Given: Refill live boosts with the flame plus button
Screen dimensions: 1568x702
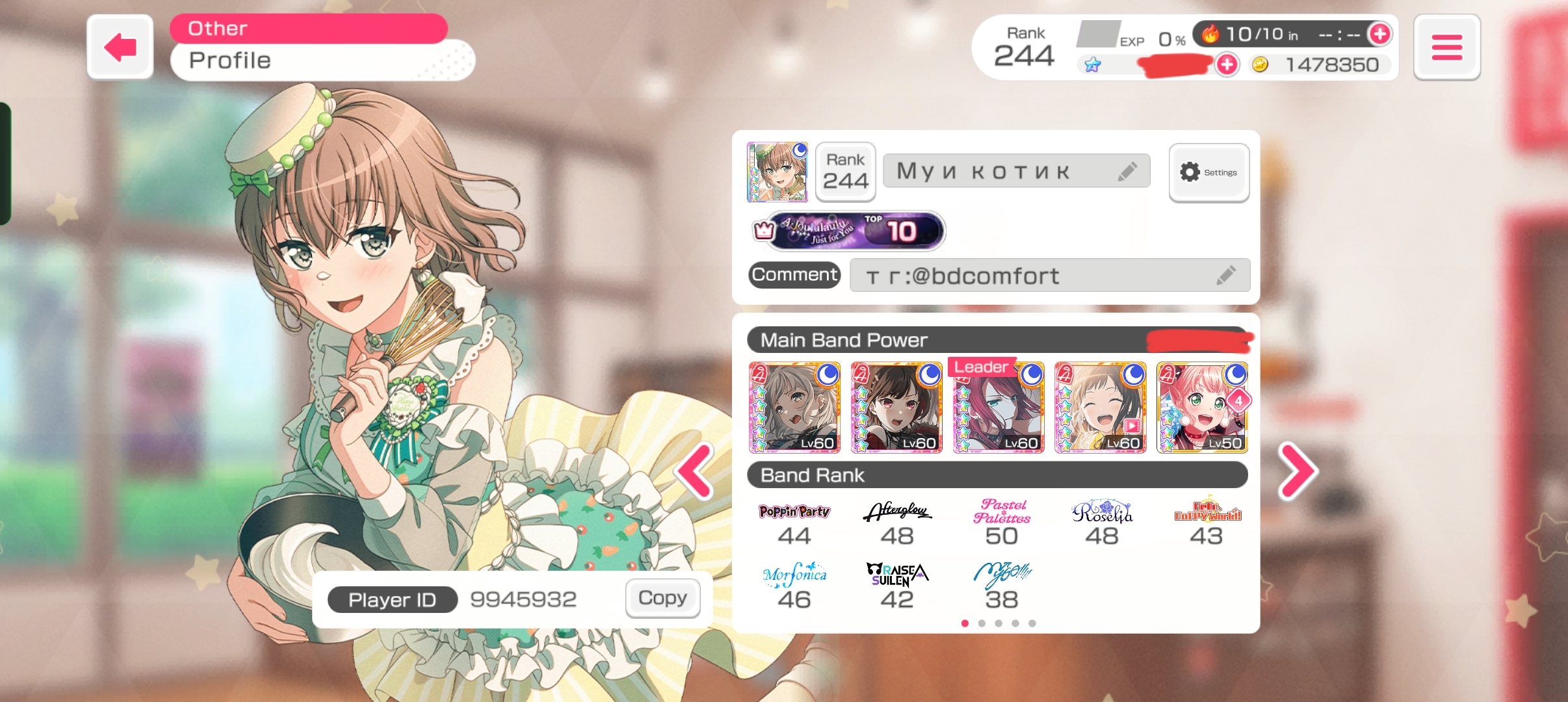Looking at the screenshot, I should tap(1379, 34).
